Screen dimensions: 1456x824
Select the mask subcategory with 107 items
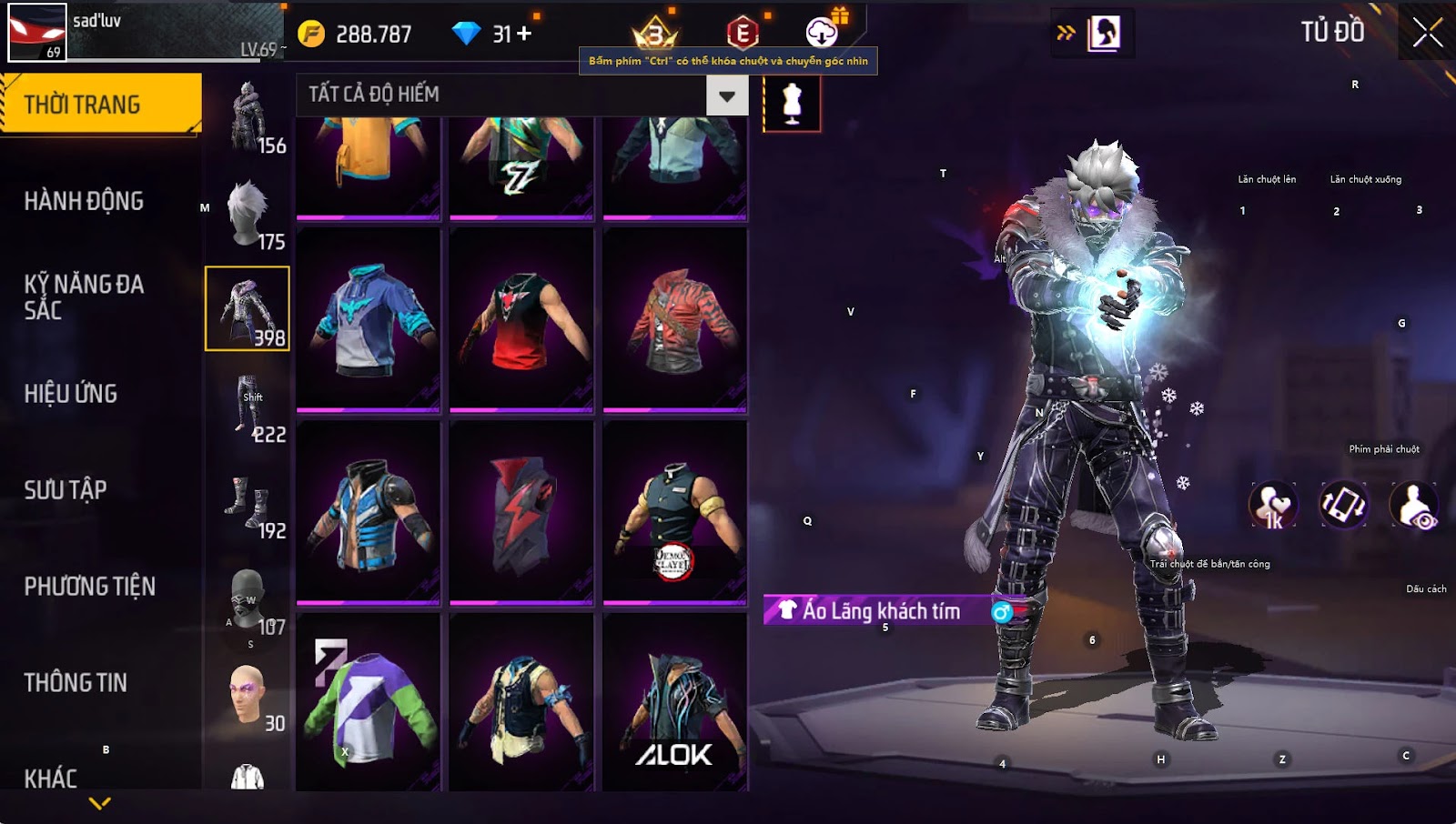click(x=248, y=600)
